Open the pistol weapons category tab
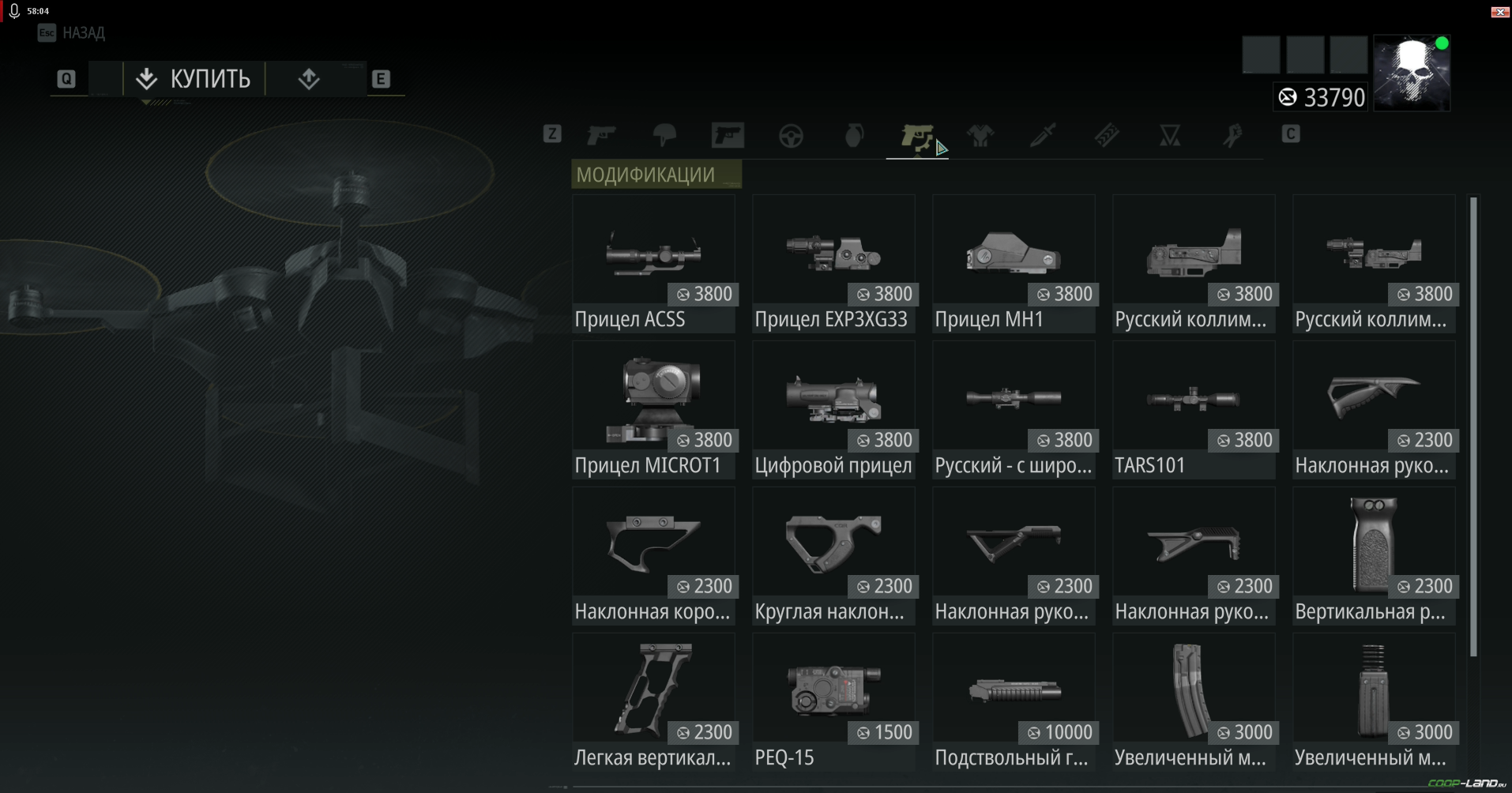The image size is (1512, 793). coord(601,136)
